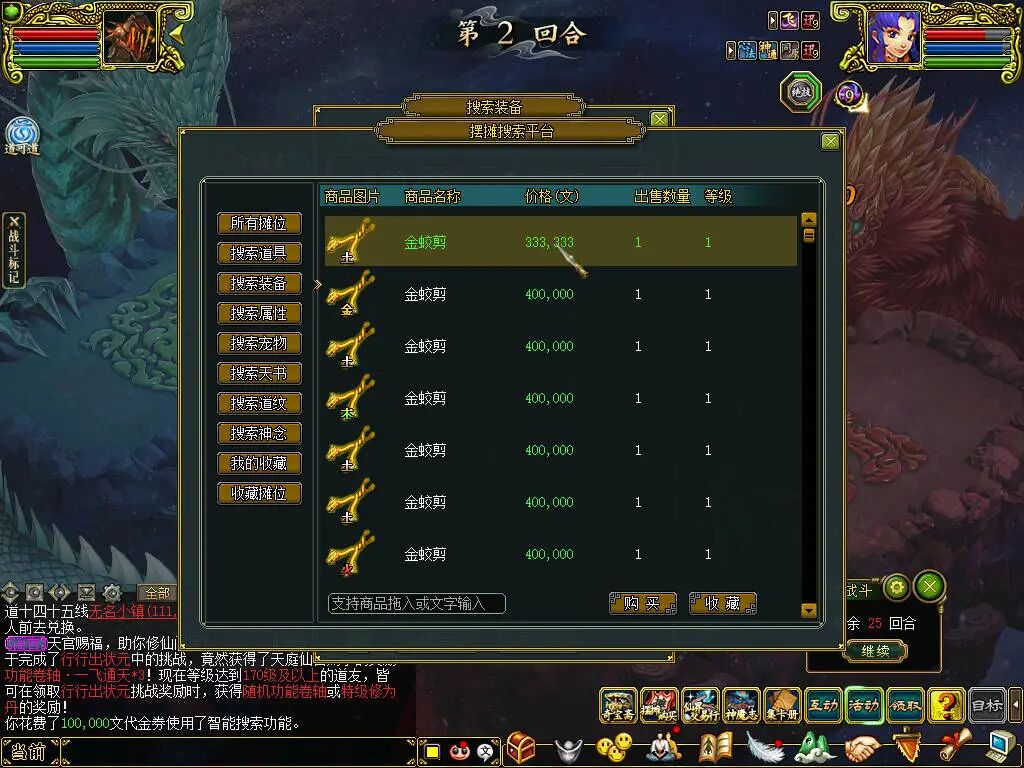Screen dimensions: 1024x768
Task: Click the 收藏 favorite button
Action: 722,603
